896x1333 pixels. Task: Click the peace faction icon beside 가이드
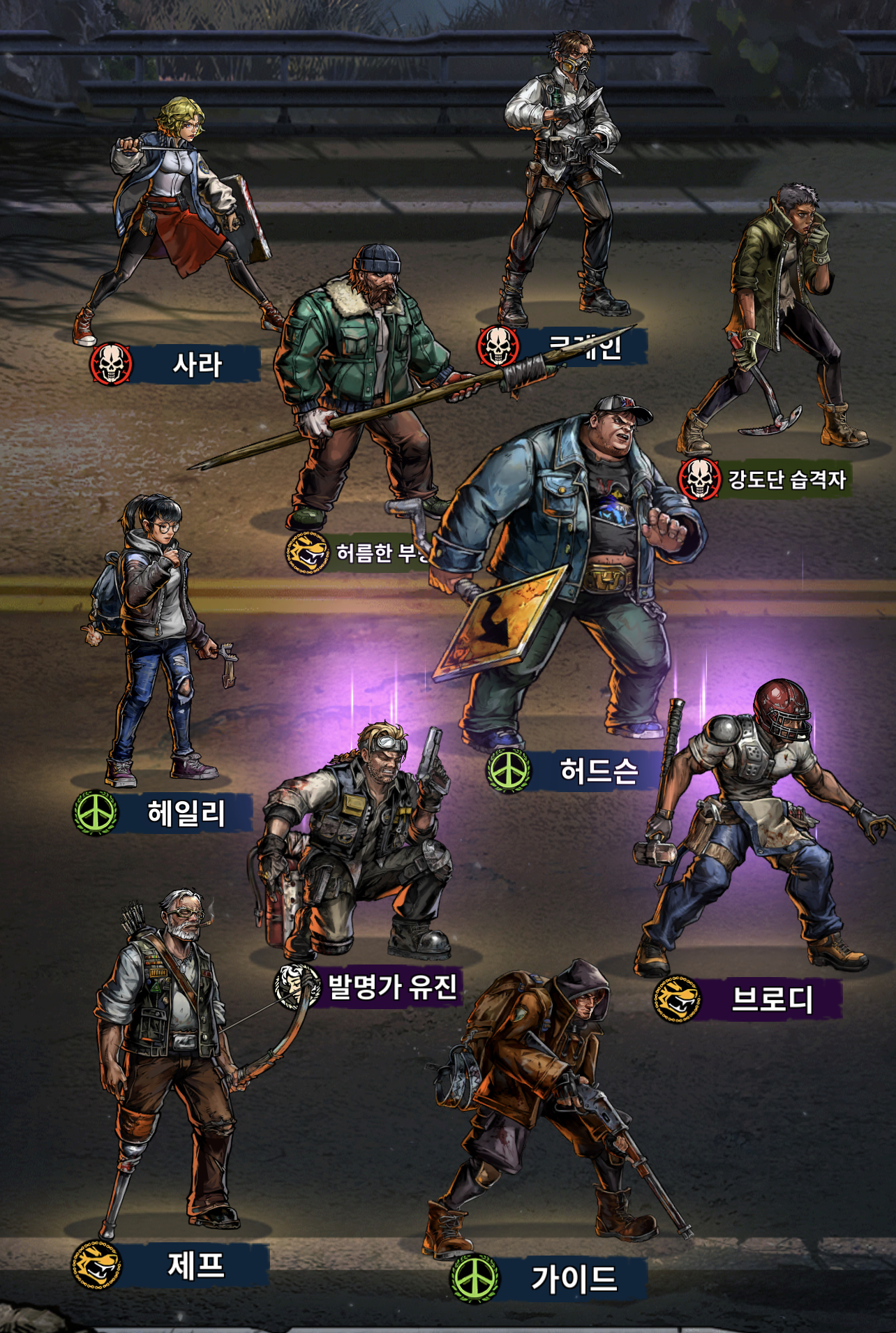tap(475, 1279)
